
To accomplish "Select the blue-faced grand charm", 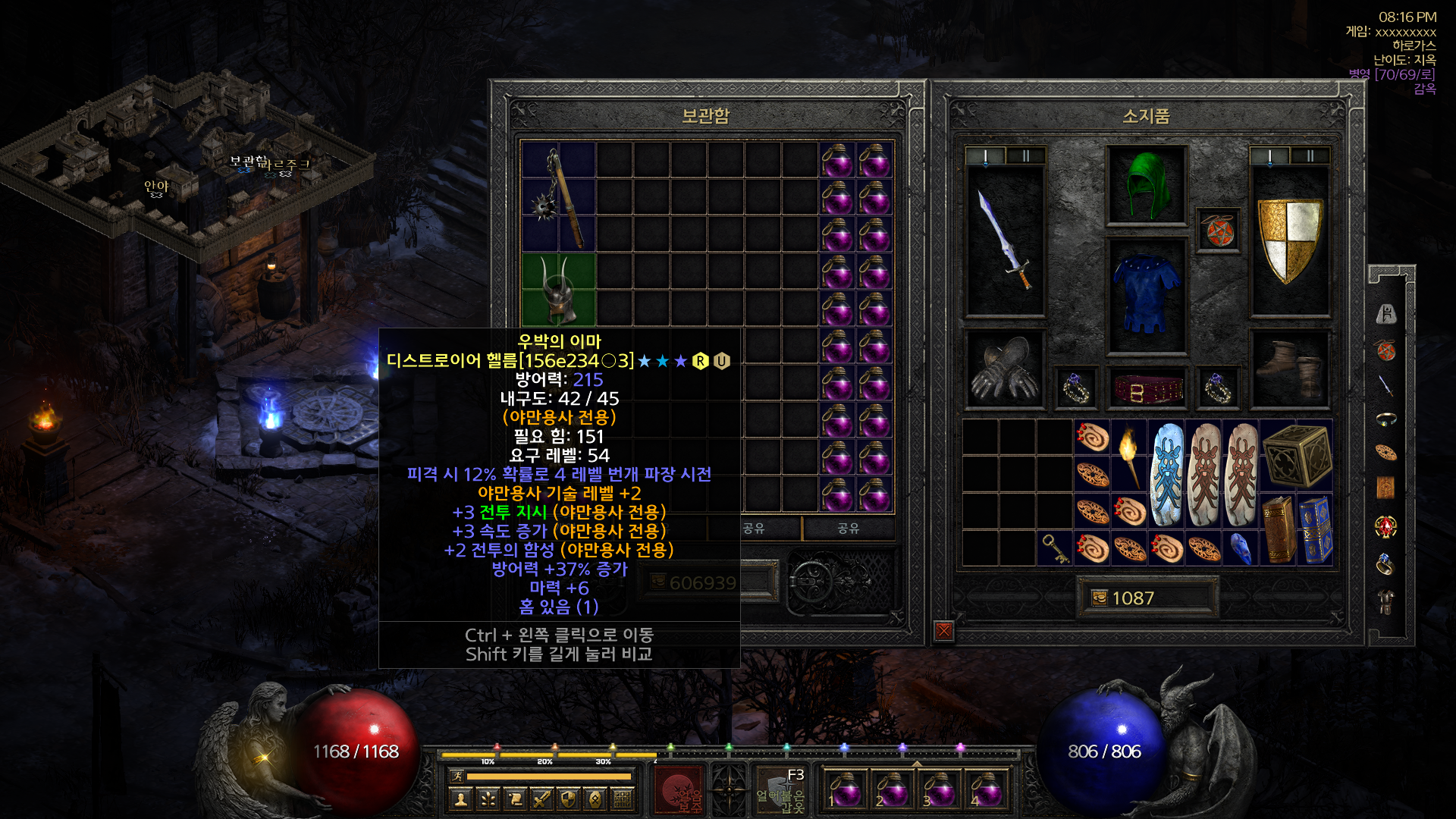I will coord(1166,475).
